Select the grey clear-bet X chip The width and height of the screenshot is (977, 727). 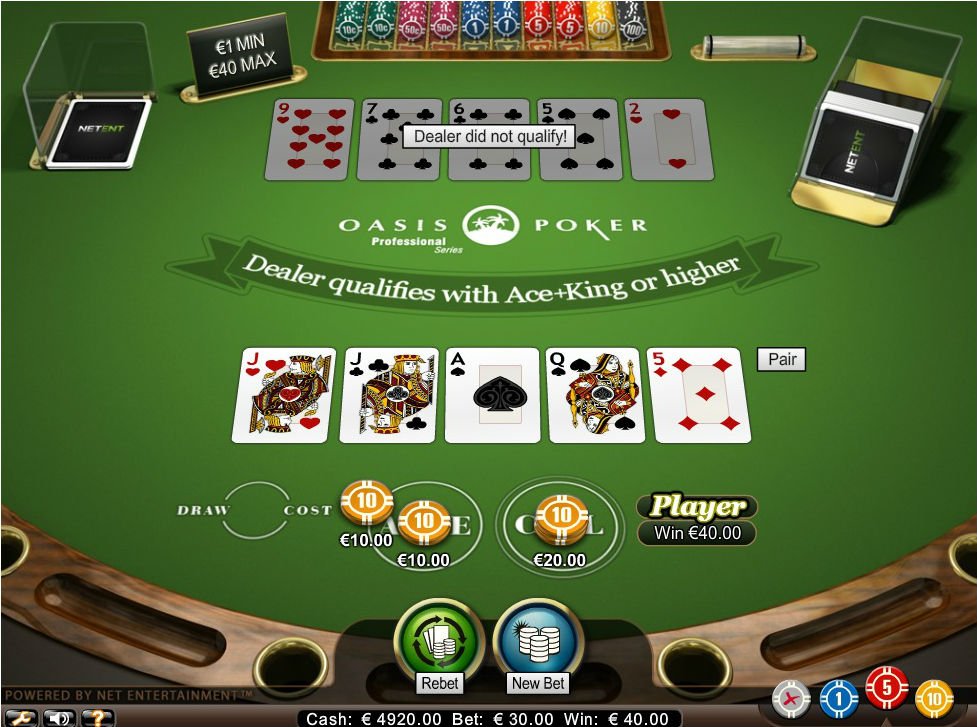(x=791, y=698)
